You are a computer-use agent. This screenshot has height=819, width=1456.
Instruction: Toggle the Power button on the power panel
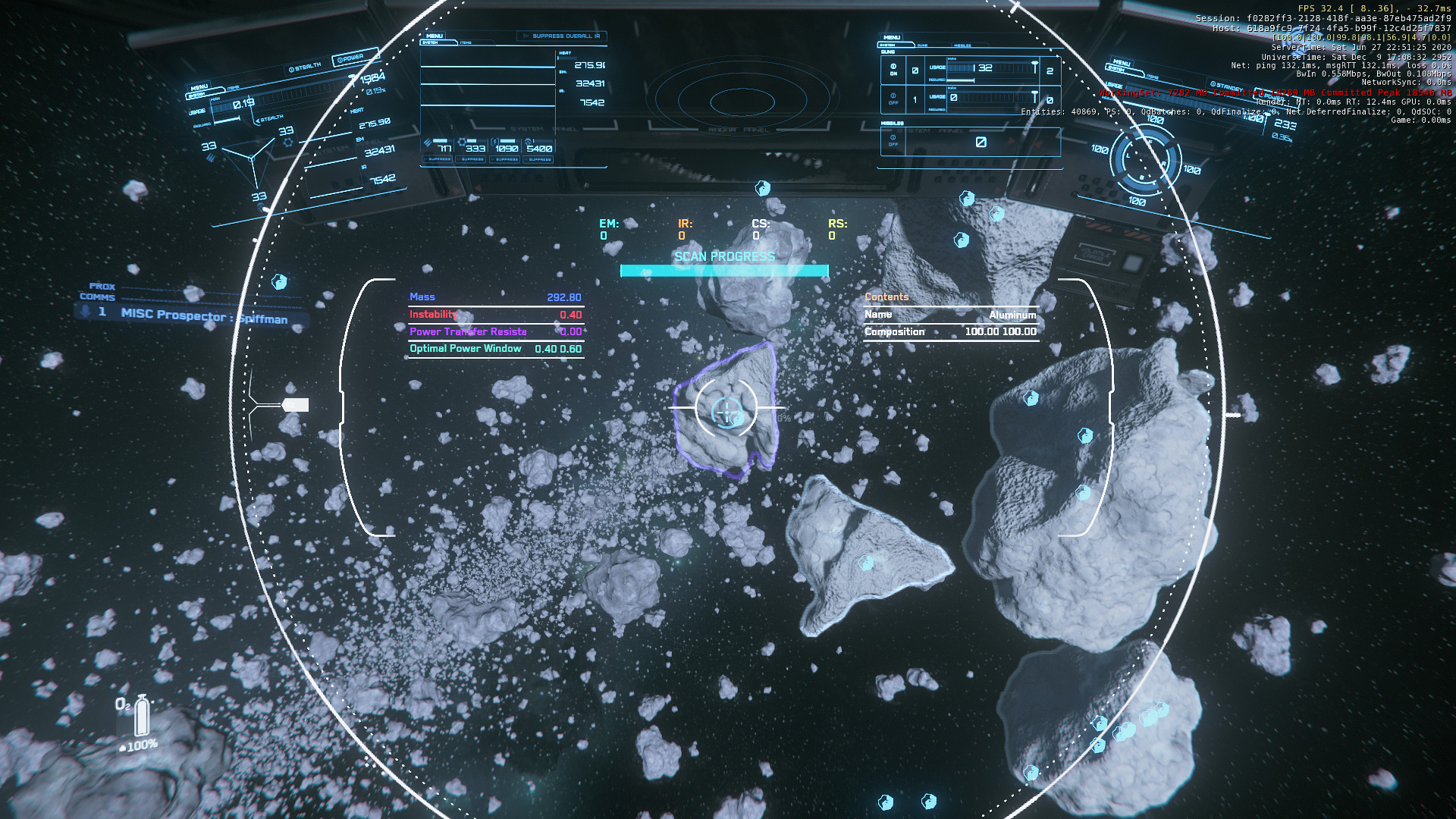point(350,58)
